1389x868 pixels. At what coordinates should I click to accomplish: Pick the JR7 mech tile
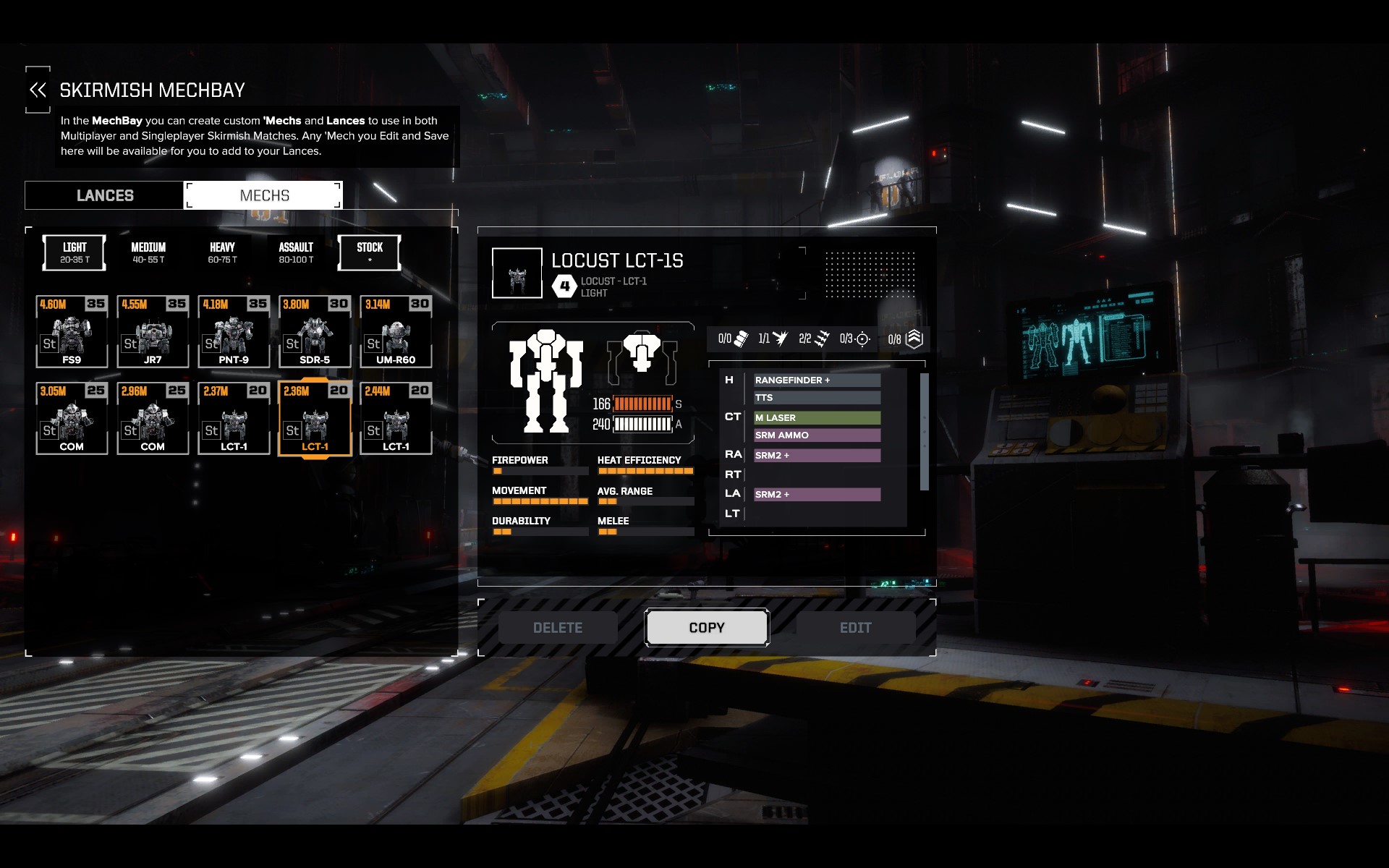coord(153,332)
